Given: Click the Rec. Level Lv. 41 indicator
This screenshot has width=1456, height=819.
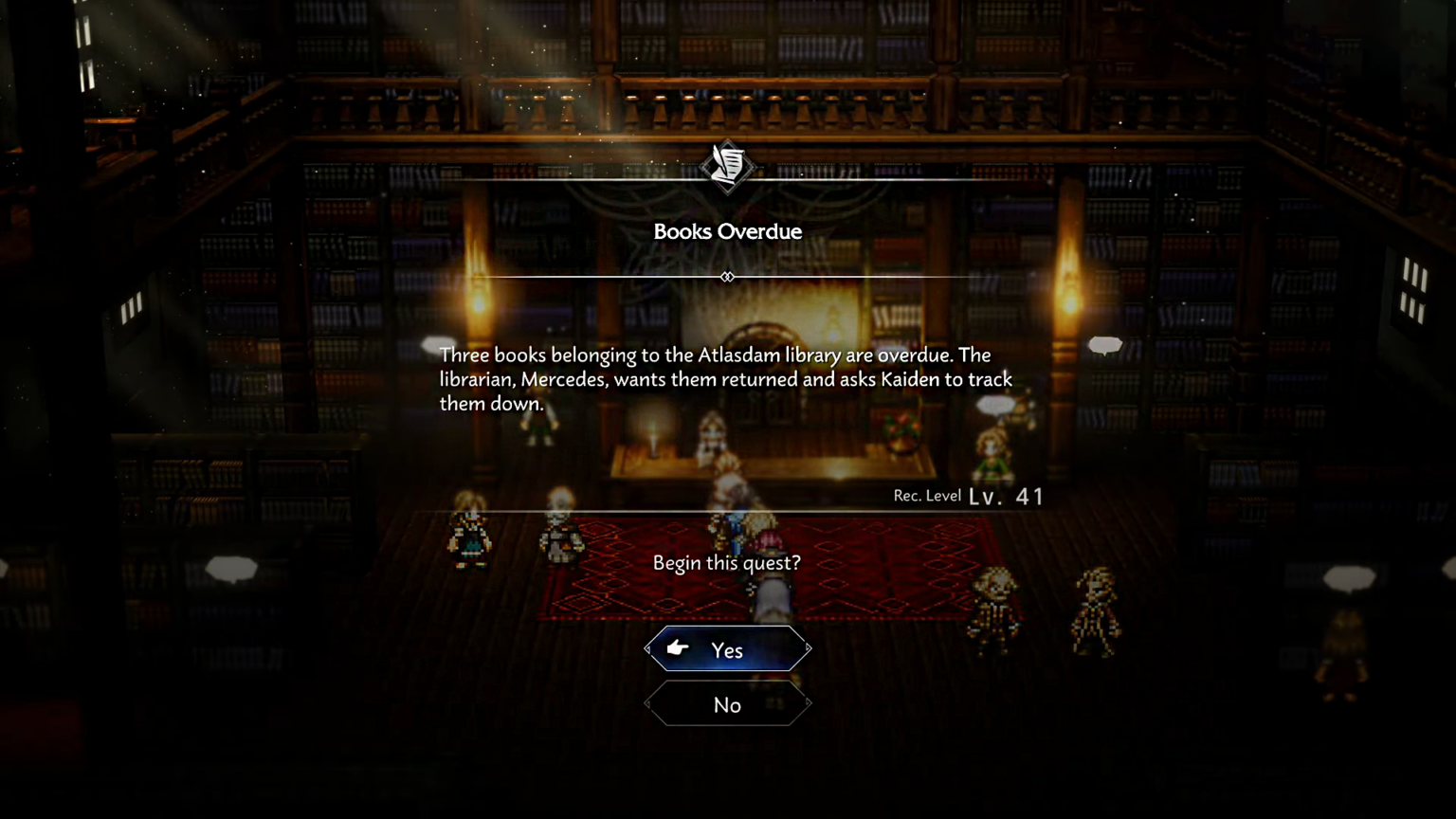Looking at the screenshot, I should tap(969, 495).
